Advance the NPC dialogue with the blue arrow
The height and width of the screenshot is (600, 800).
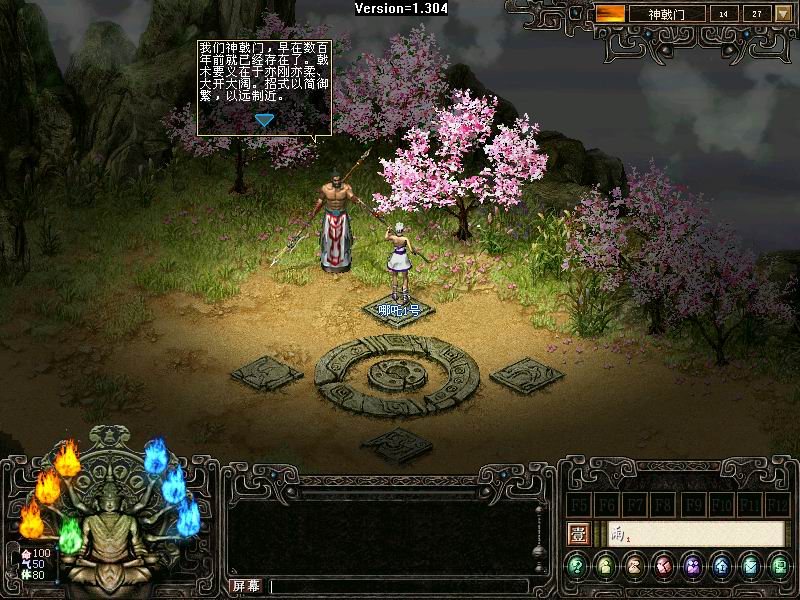coord(264,120)
